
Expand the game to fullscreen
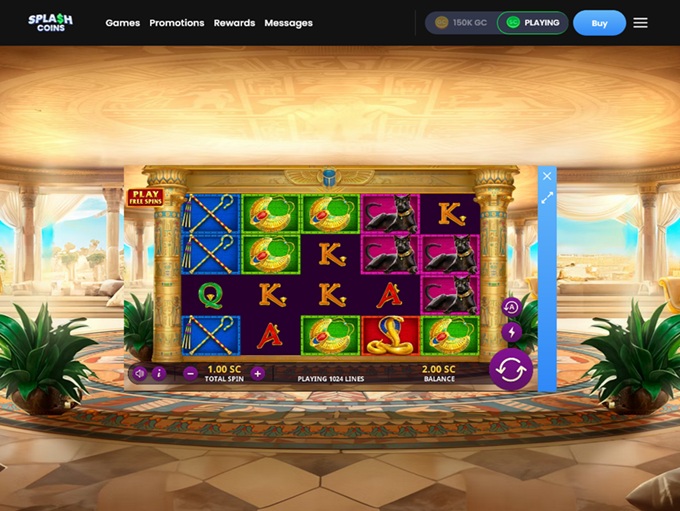pyautogui.click(x=547, y=198)
